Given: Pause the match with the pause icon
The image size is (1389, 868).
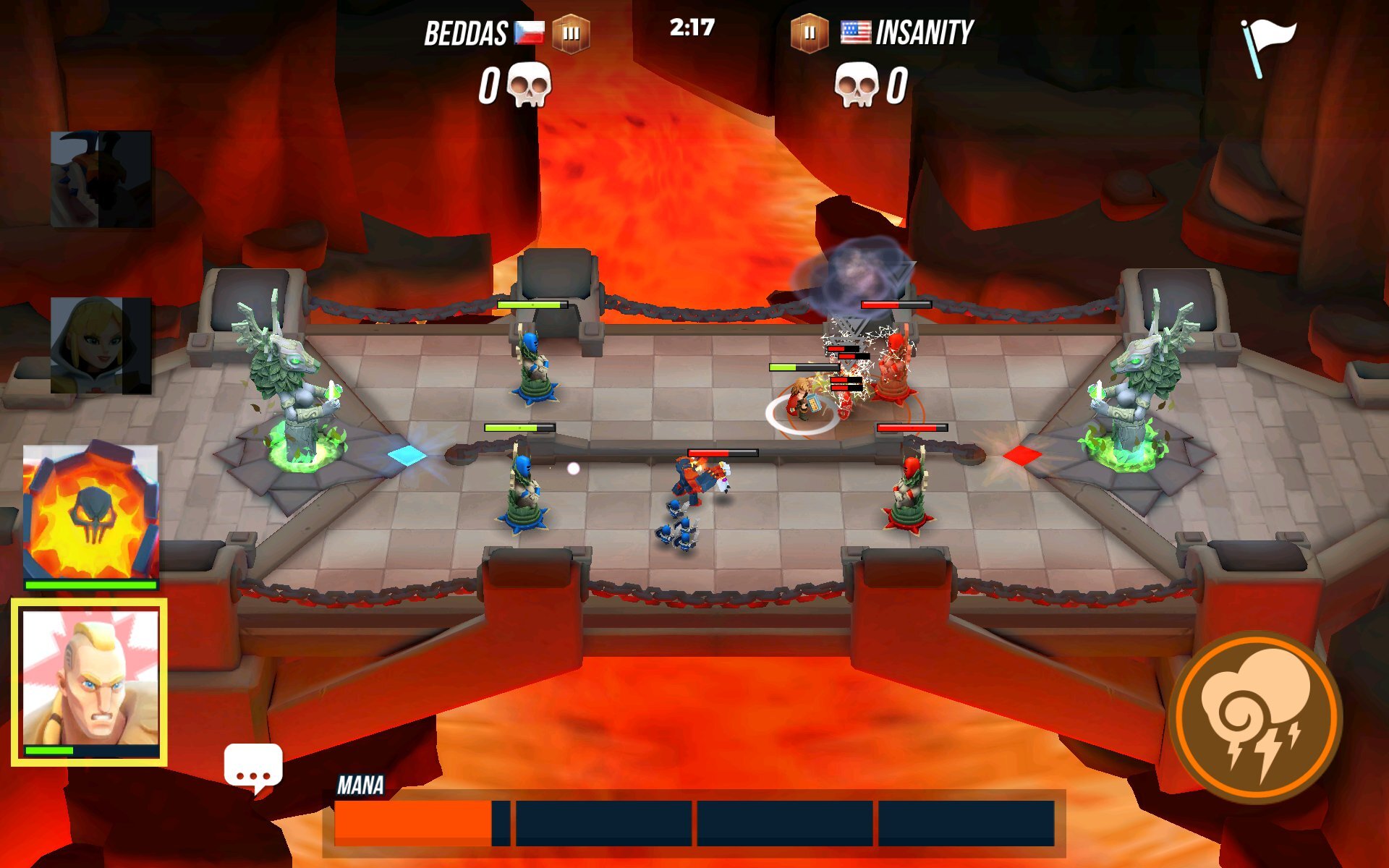Looking at the screenshot, I should click(x=810, y=33).
